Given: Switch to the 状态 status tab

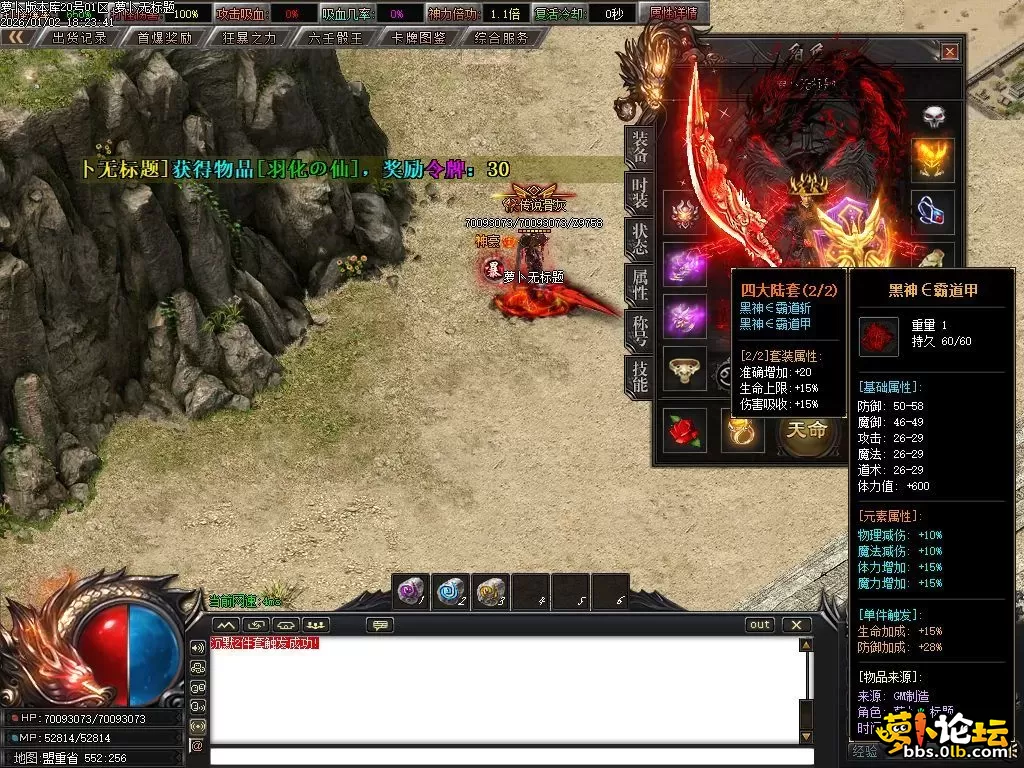Looking at the screenshot, I should tap(639, 238).
